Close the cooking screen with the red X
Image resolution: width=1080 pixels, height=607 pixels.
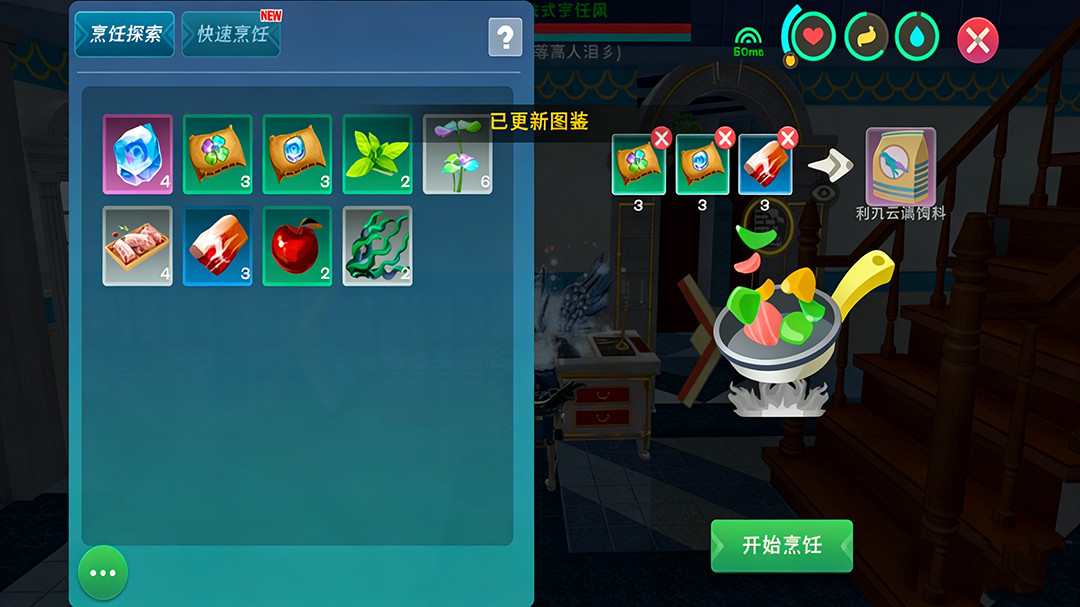(978, 40)
